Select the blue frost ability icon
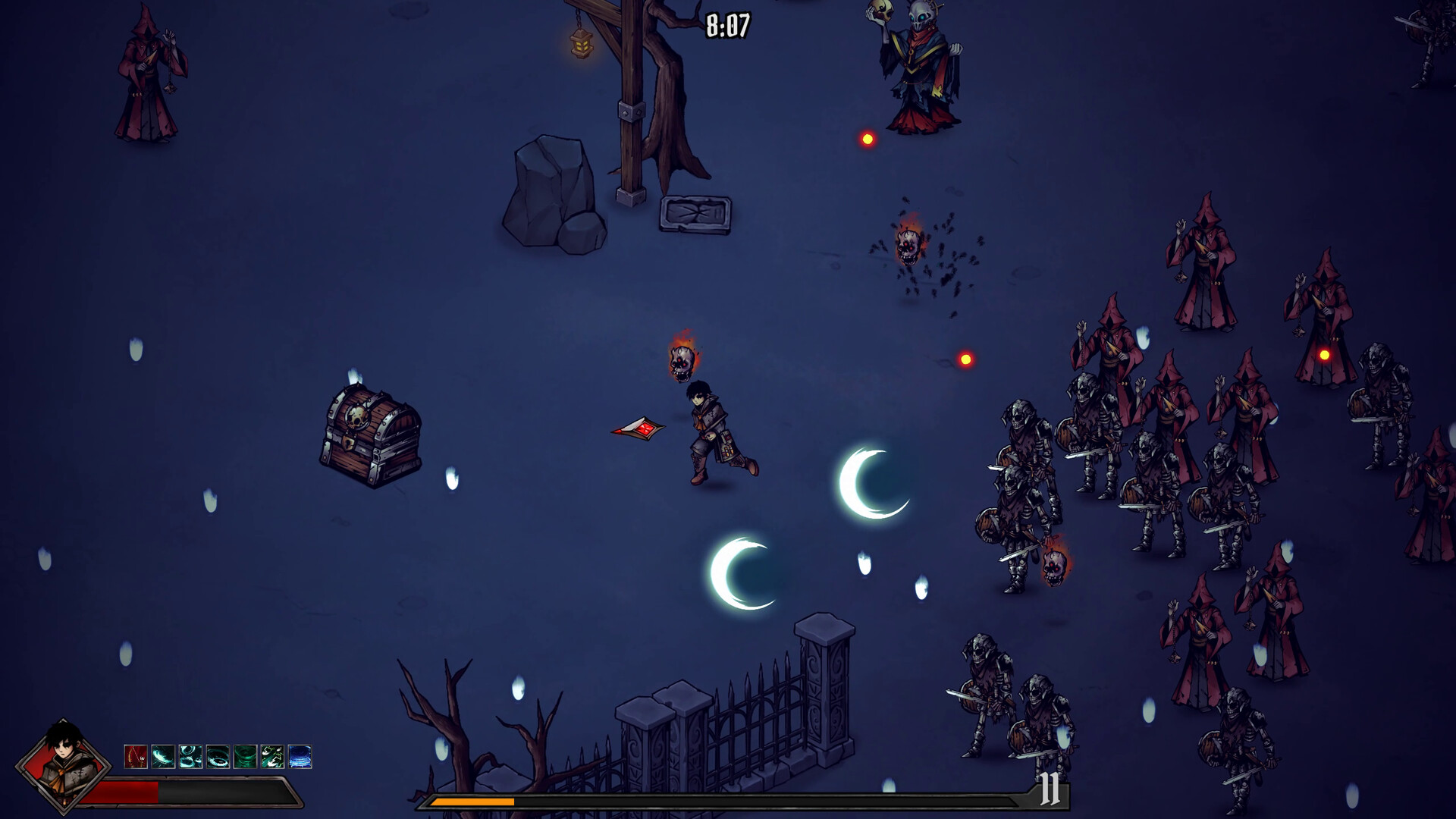The image size is (1456, 819). tap(300, 756)
